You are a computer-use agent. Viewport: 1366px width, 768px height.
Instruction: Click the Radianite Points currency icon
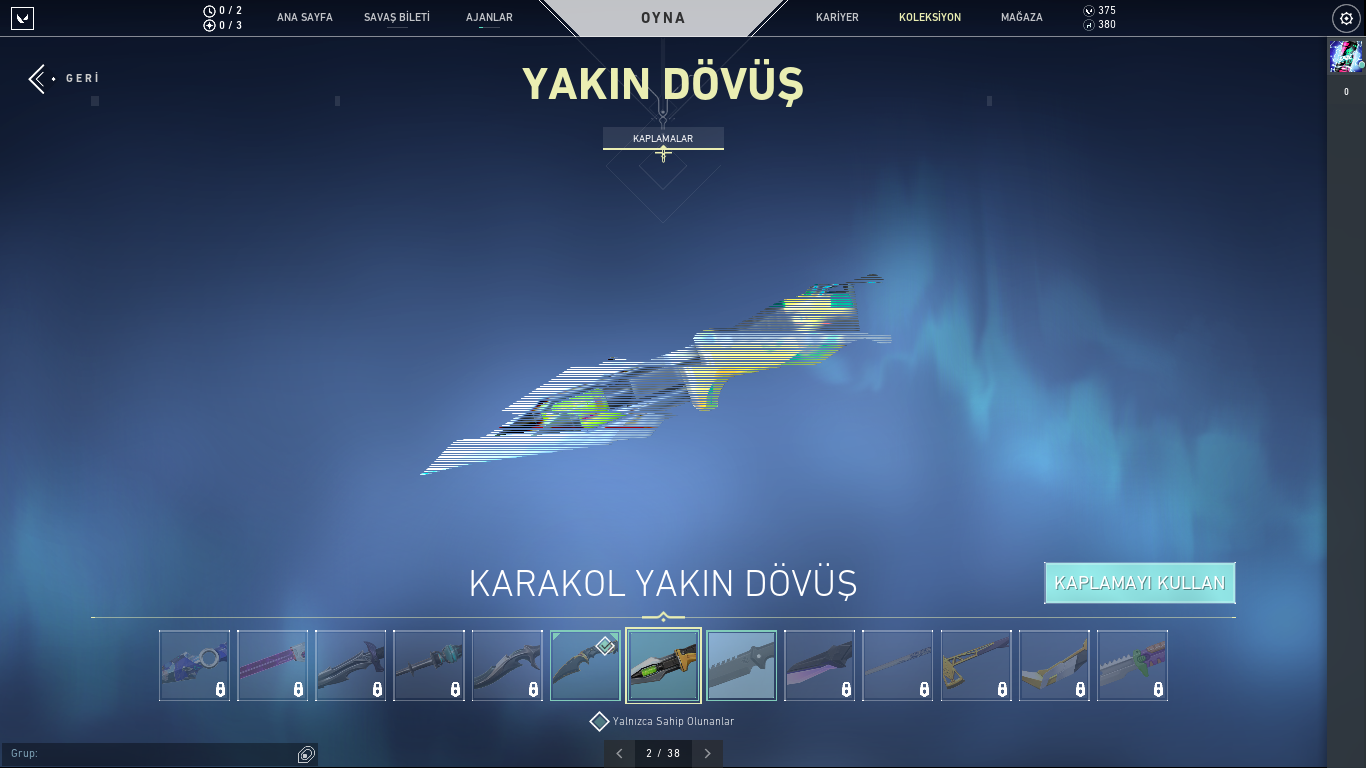1087,25
